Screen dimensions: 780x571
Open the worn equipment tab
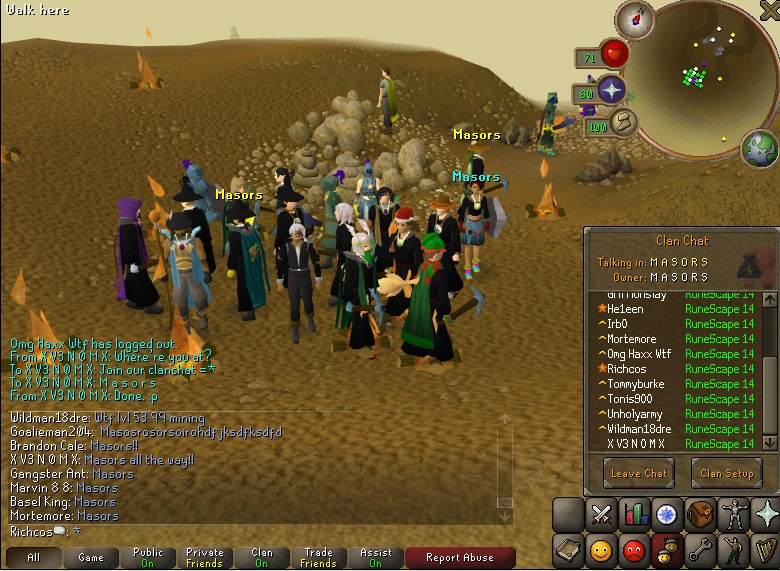[x=733, y=515]
